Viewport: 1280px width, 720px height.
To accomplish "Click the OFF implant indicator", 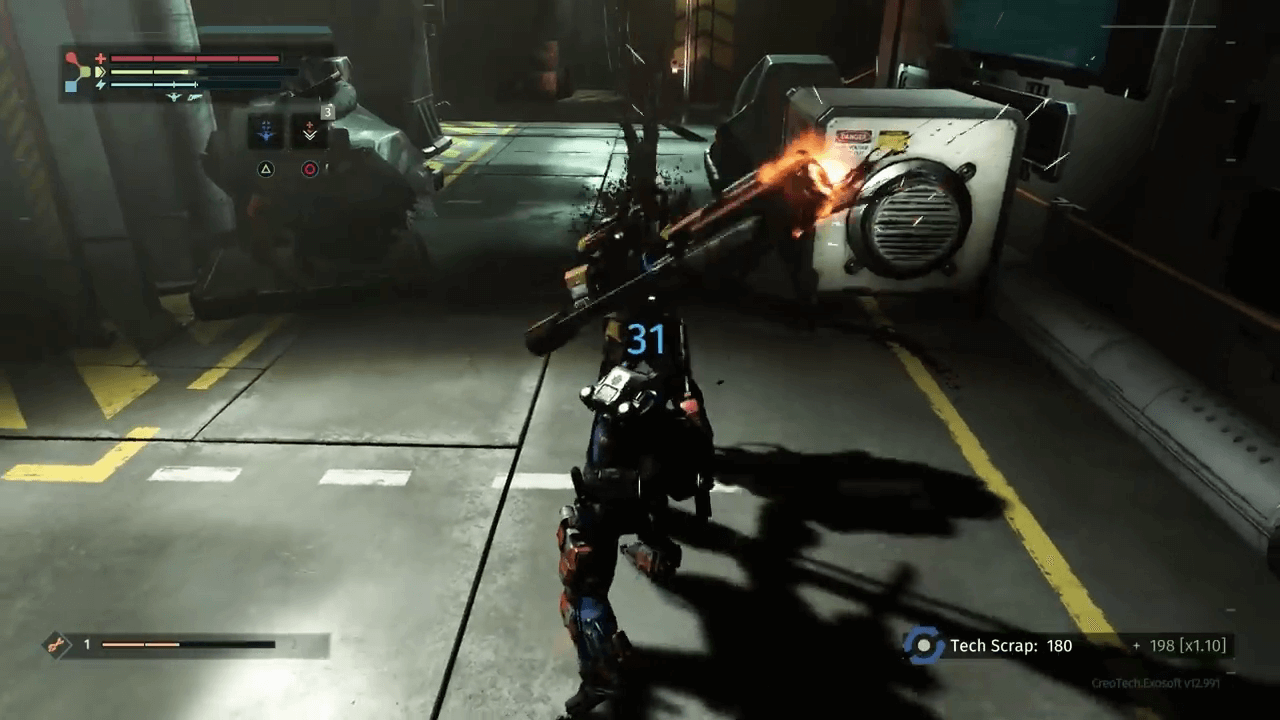I will (x=193, y=97).
